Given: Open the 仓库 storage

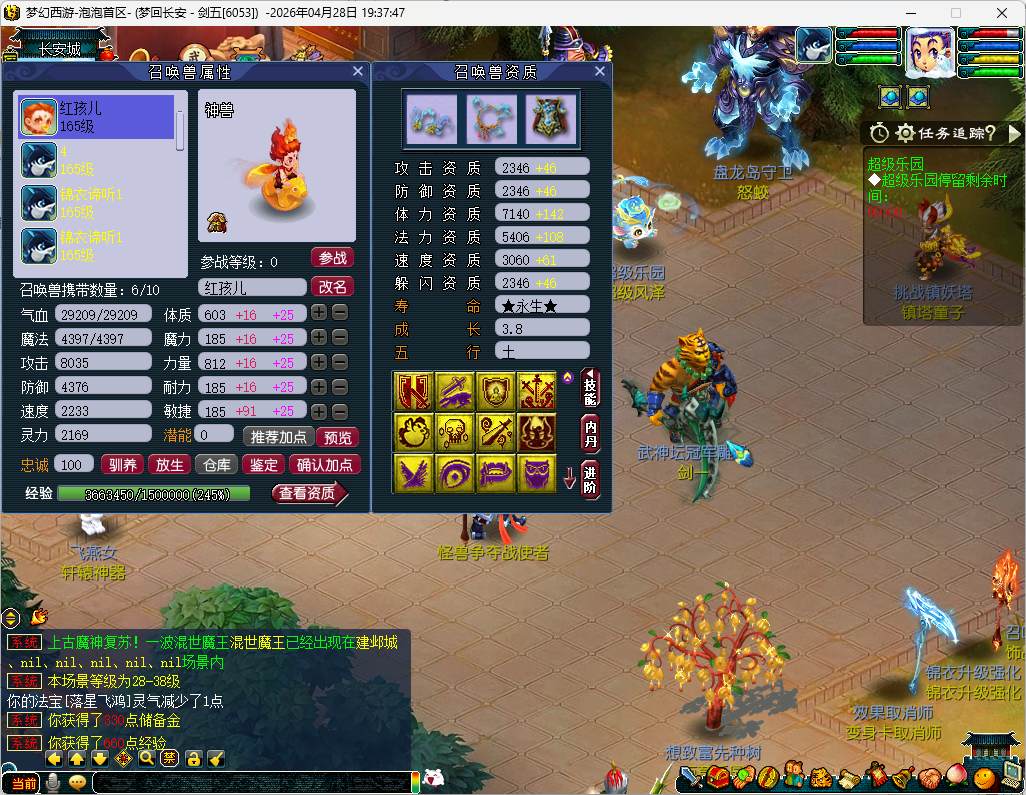Looking at the screenshot, I should (217, 464).
